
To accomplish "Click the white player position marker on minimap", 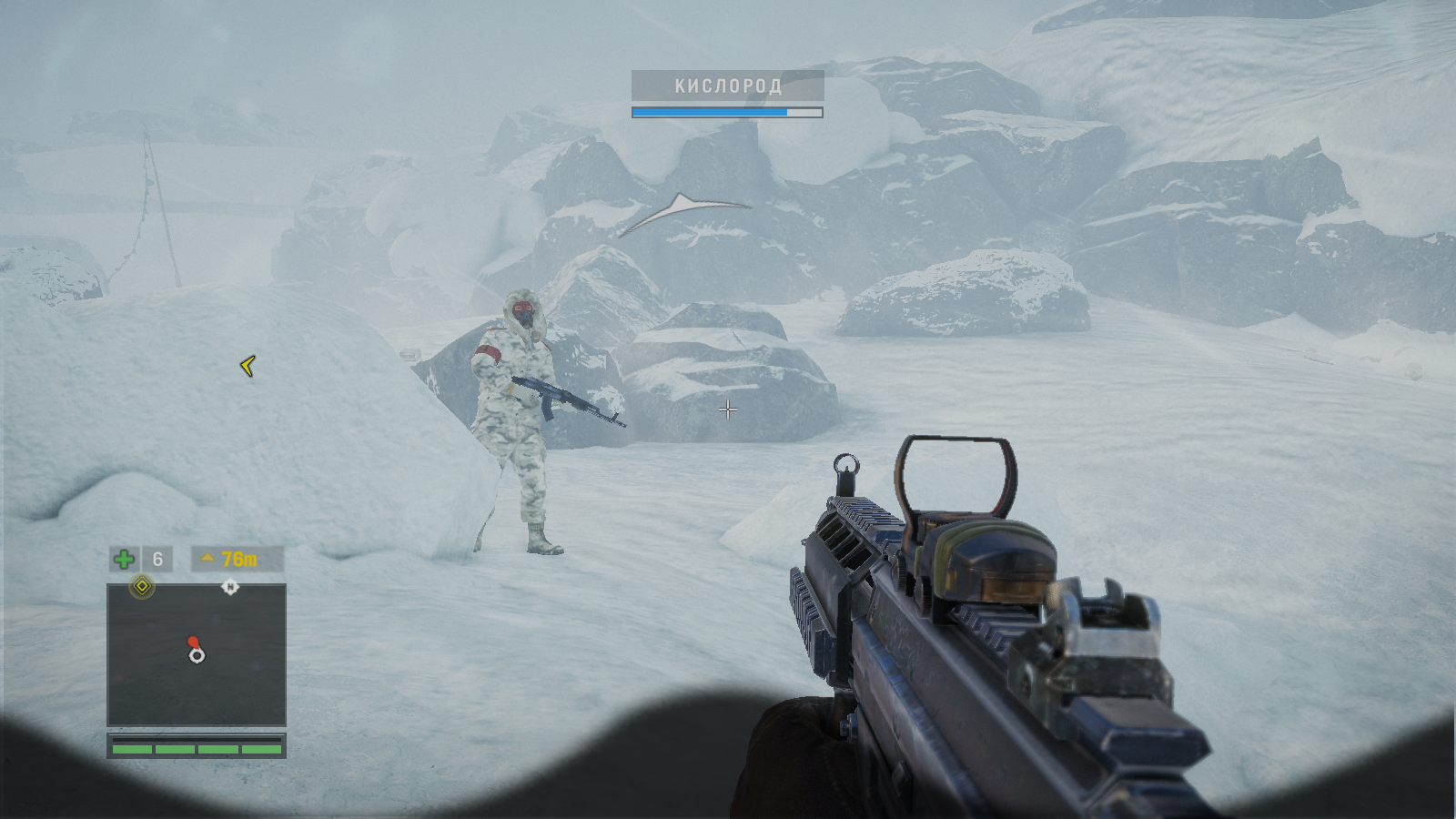I will 197,655.
